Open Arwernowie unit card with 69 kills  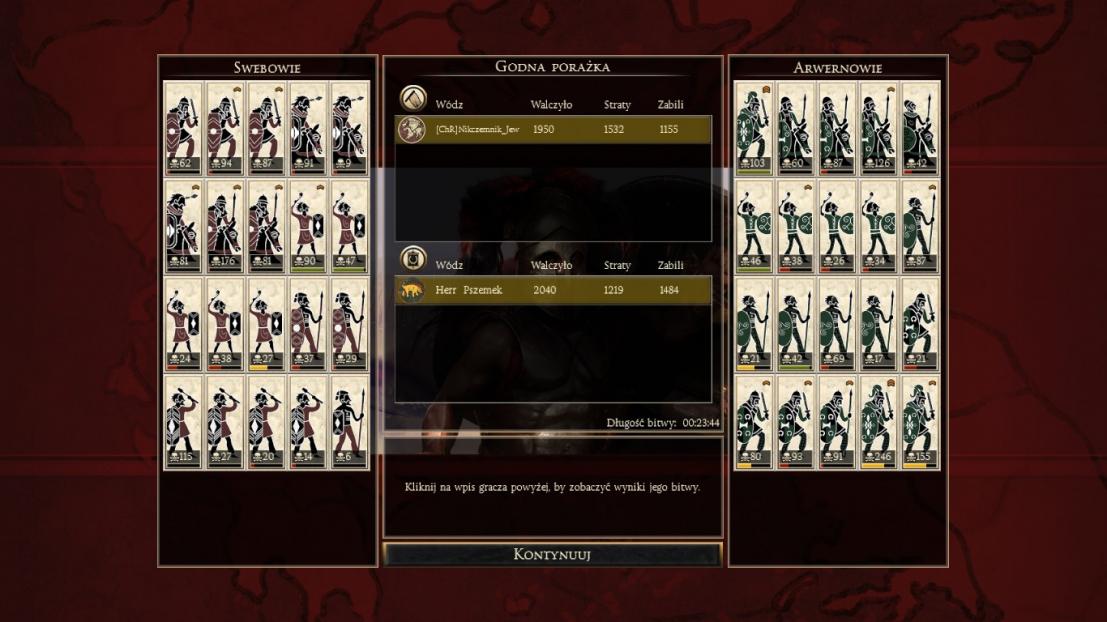(837, 324)
